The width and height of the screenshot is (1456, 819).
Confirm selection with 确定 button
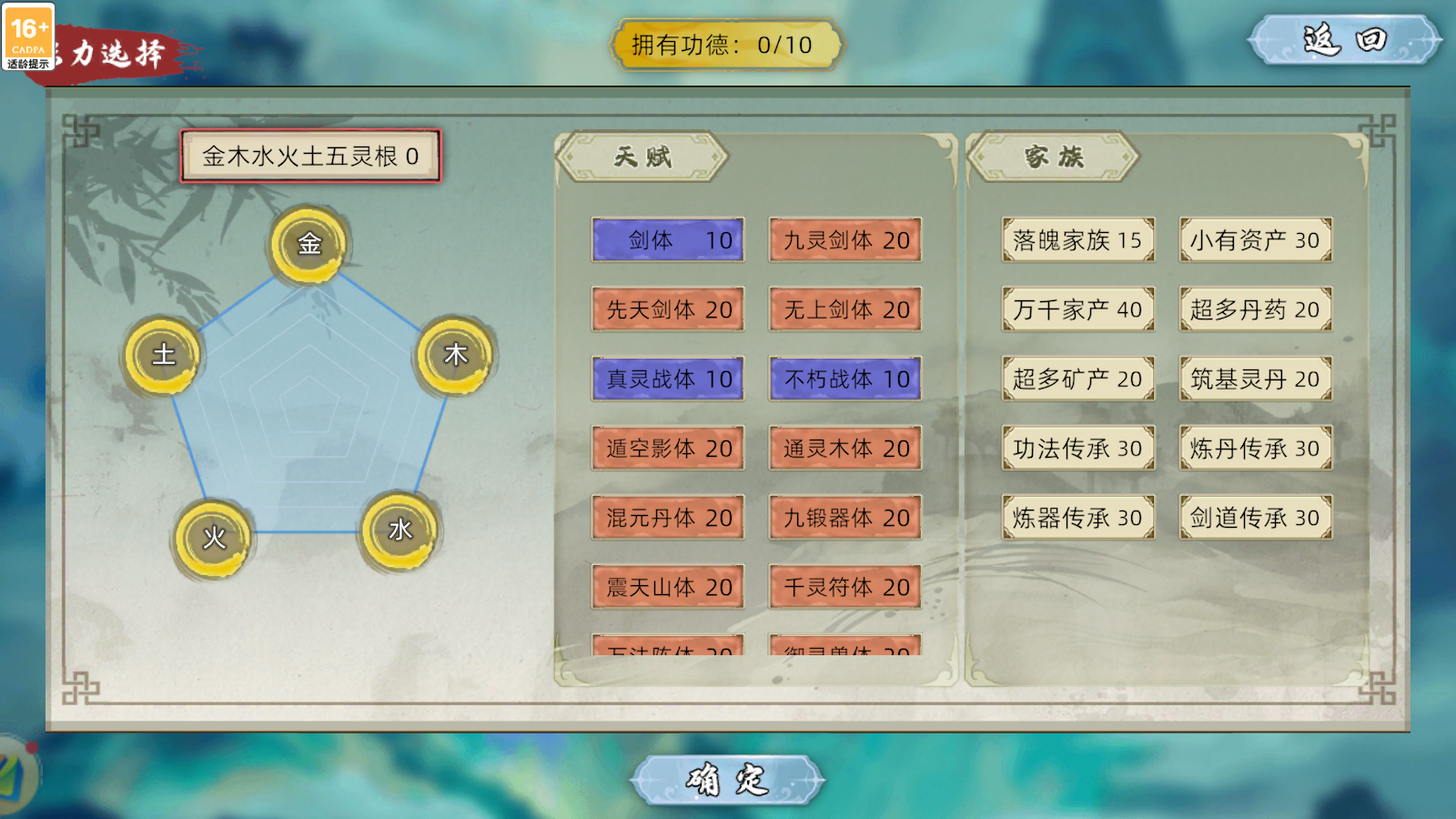click(727, 781)
